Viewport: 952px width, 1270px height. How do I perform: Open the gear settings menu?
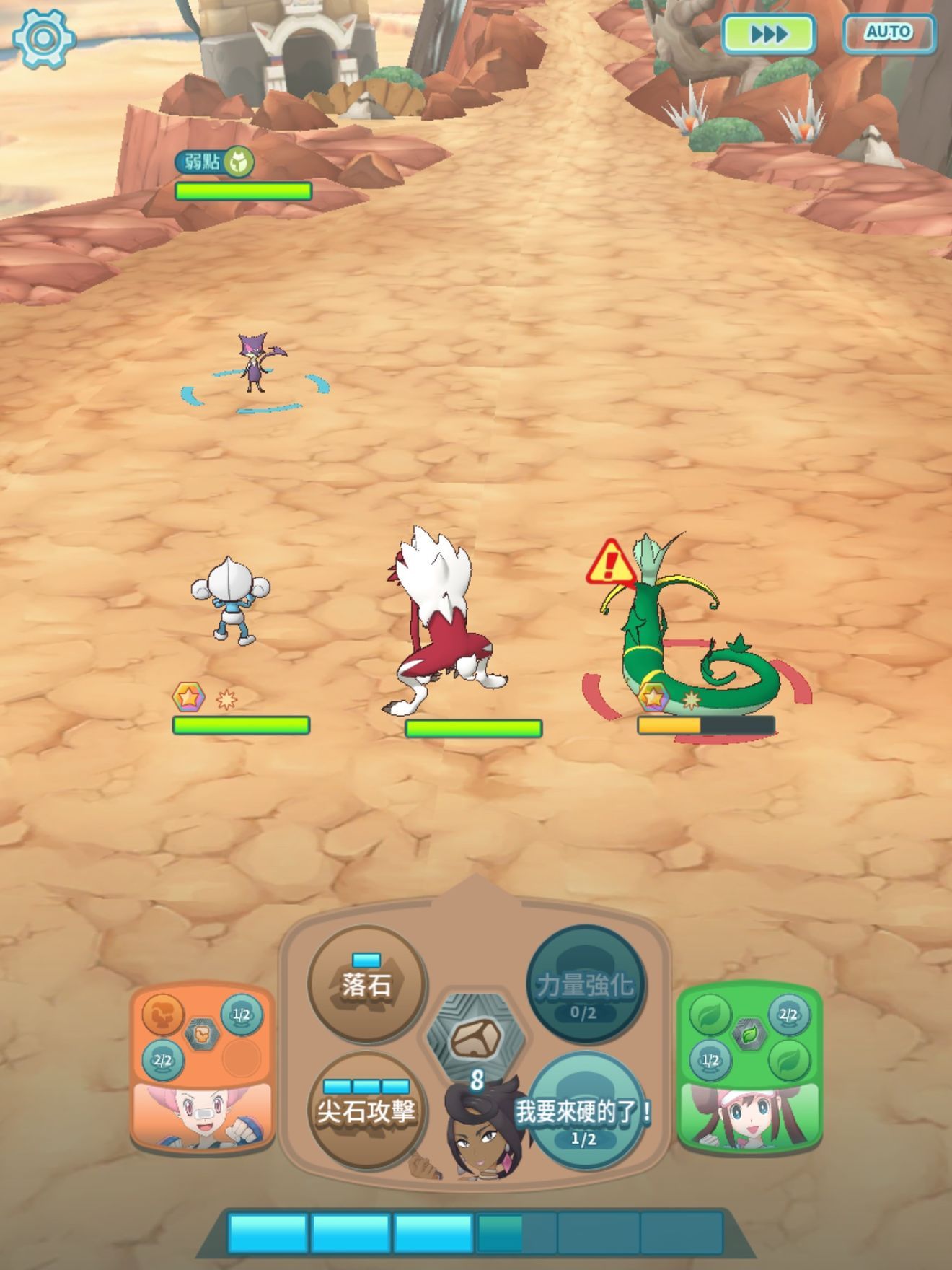point(43,38)
